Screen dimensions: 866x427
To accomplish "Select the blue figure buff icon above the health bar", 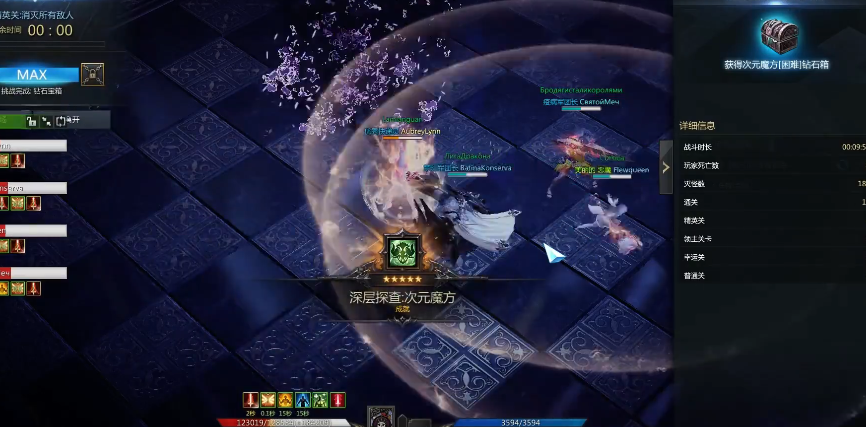I will tap(303, 400).
